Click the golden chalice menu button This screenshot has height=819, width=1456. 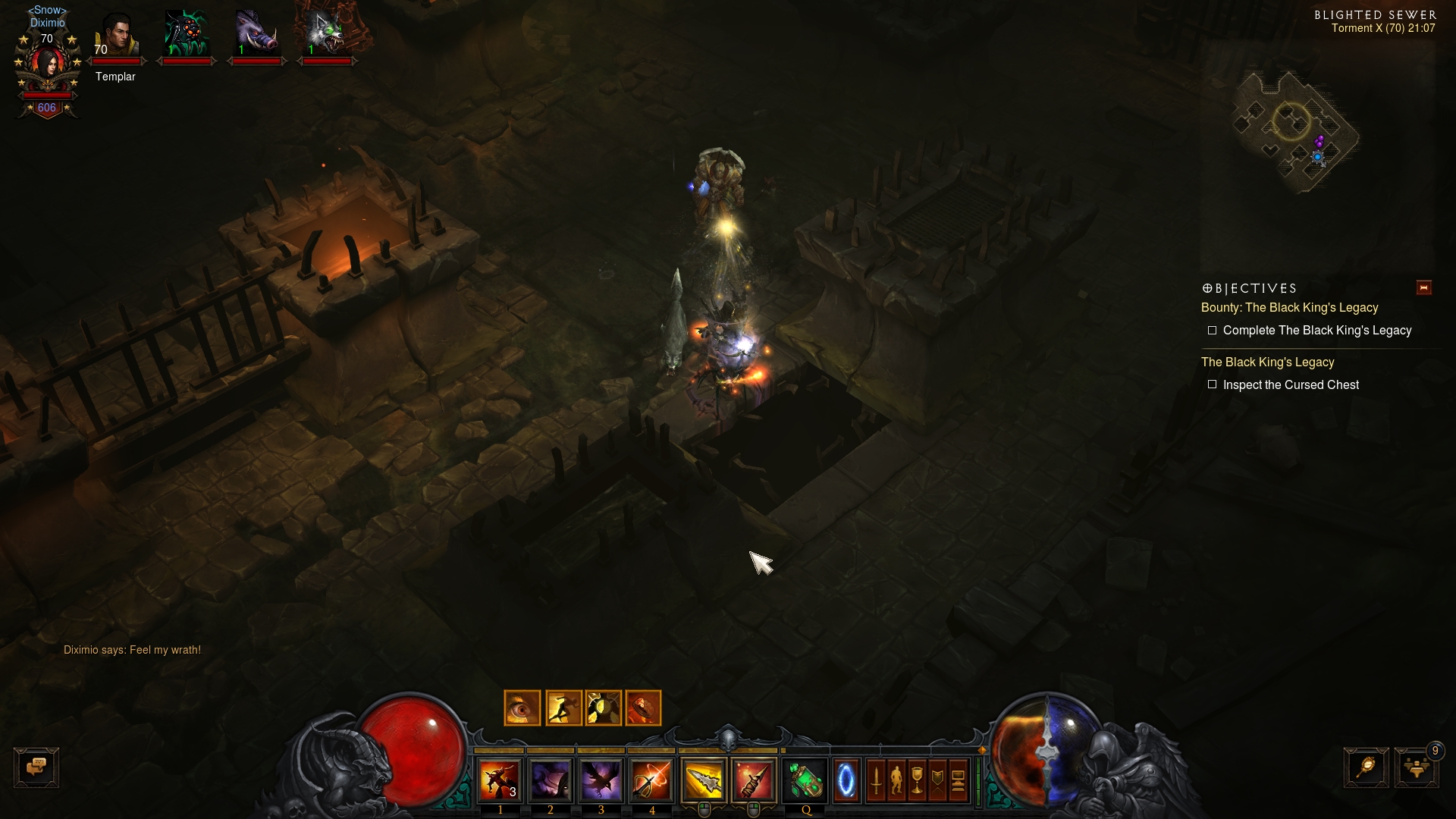pyautogui.click(x=917, y=780)
